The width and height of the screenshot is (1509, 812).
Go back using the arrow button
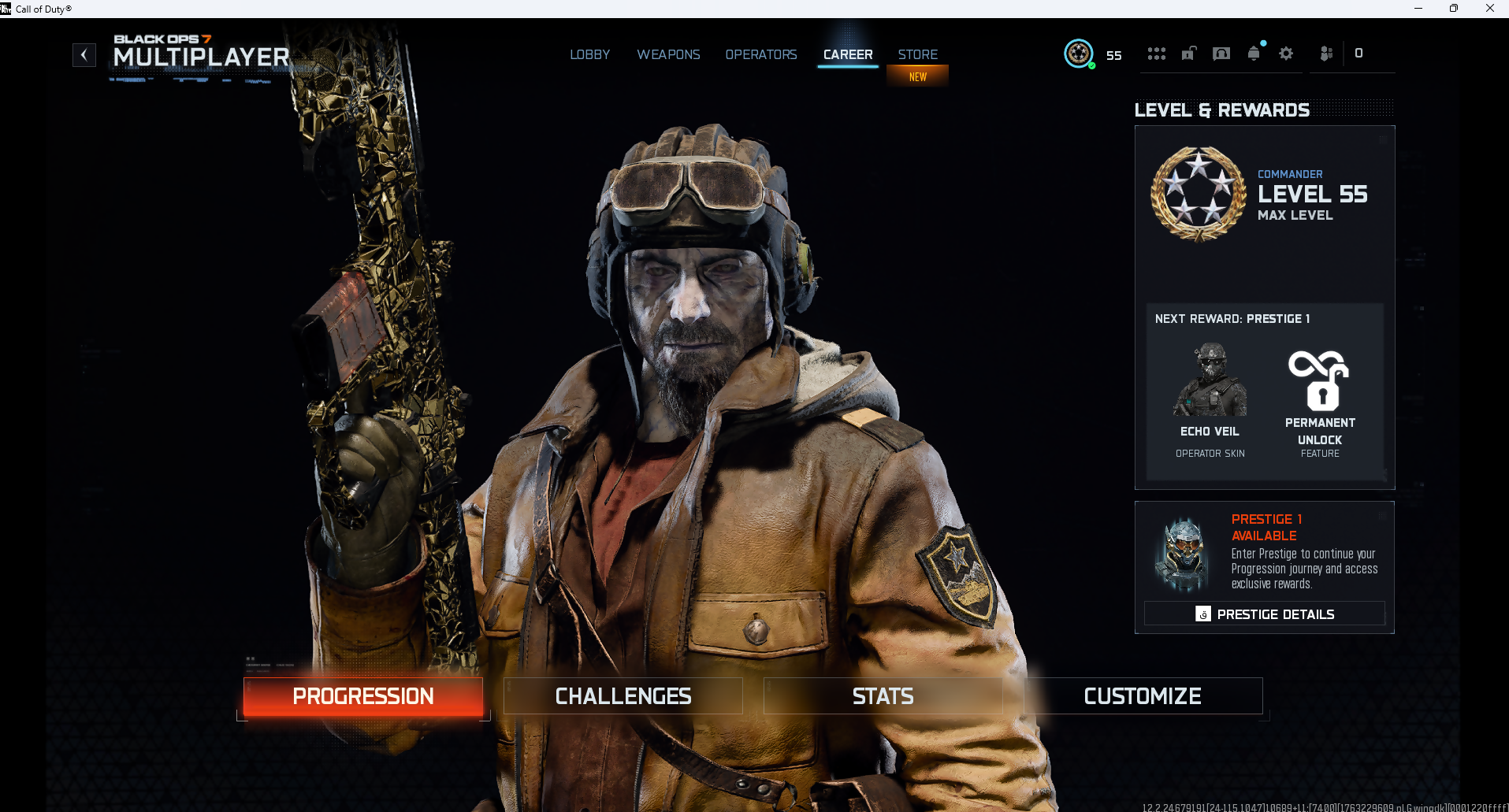pos(84,55)
